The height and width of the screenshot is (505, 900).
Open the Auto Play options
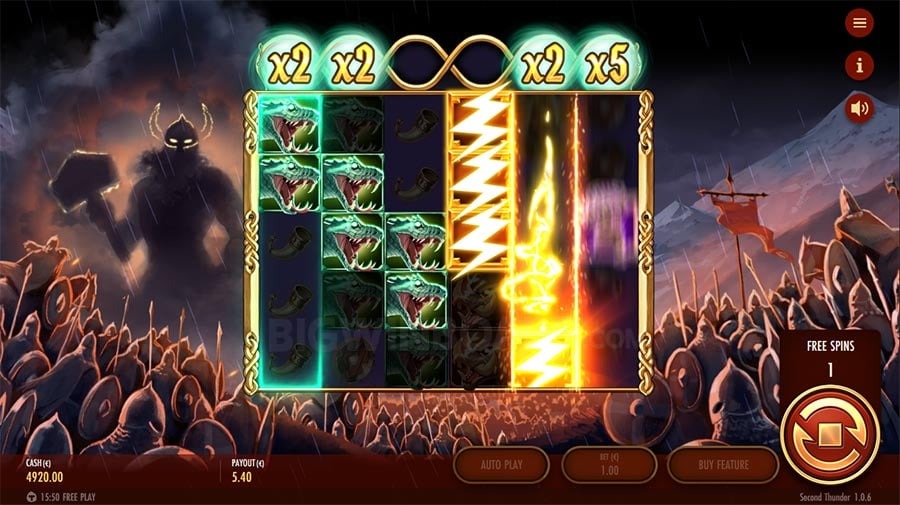(x=501, y=465)
